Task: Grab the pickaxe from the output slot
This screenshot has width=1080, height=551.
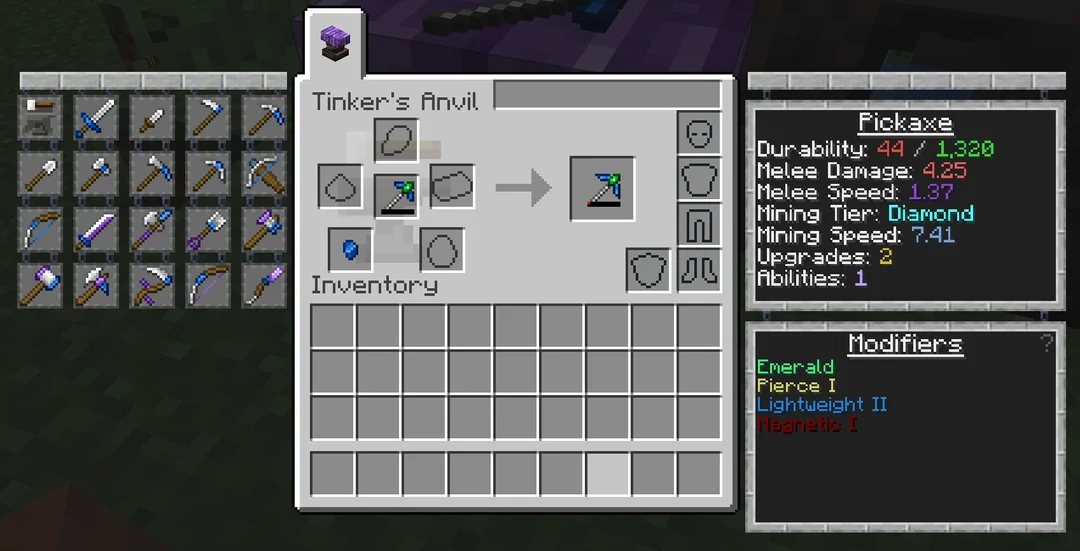Action: [x=602, y=188]
